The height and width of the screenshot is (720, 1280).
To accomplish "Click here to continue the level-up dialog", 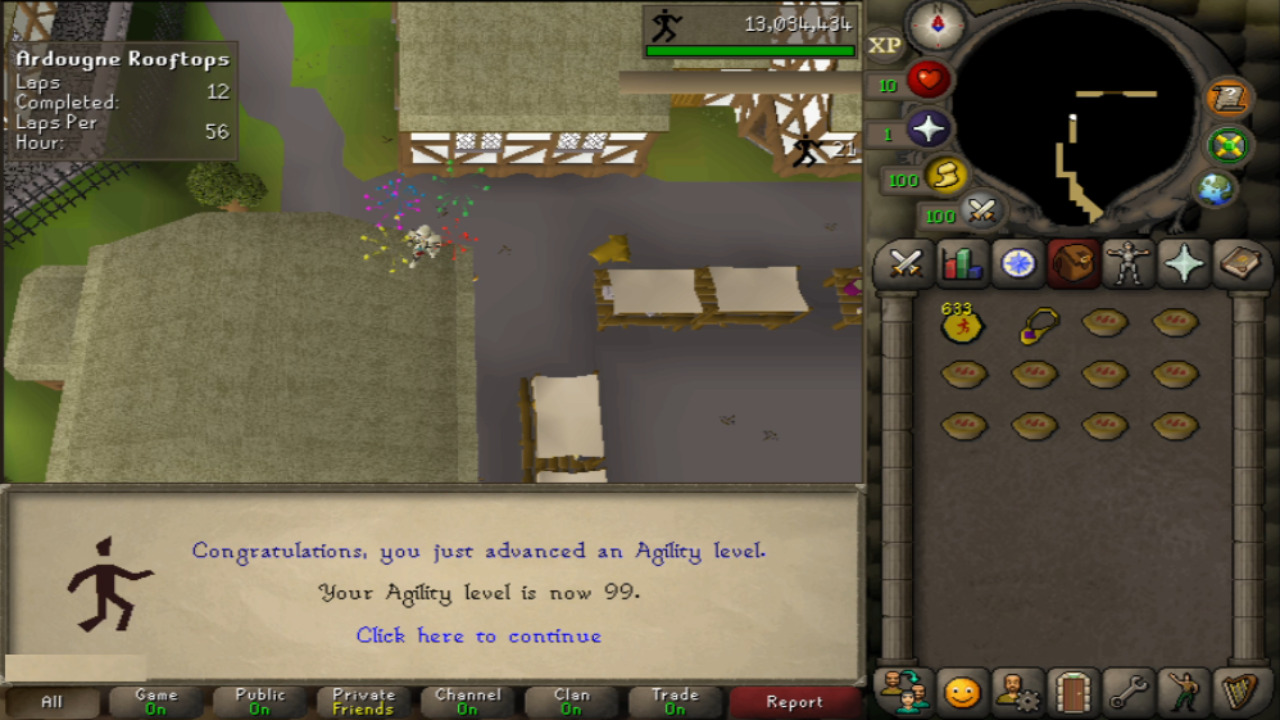I will (x=478, y=636).
